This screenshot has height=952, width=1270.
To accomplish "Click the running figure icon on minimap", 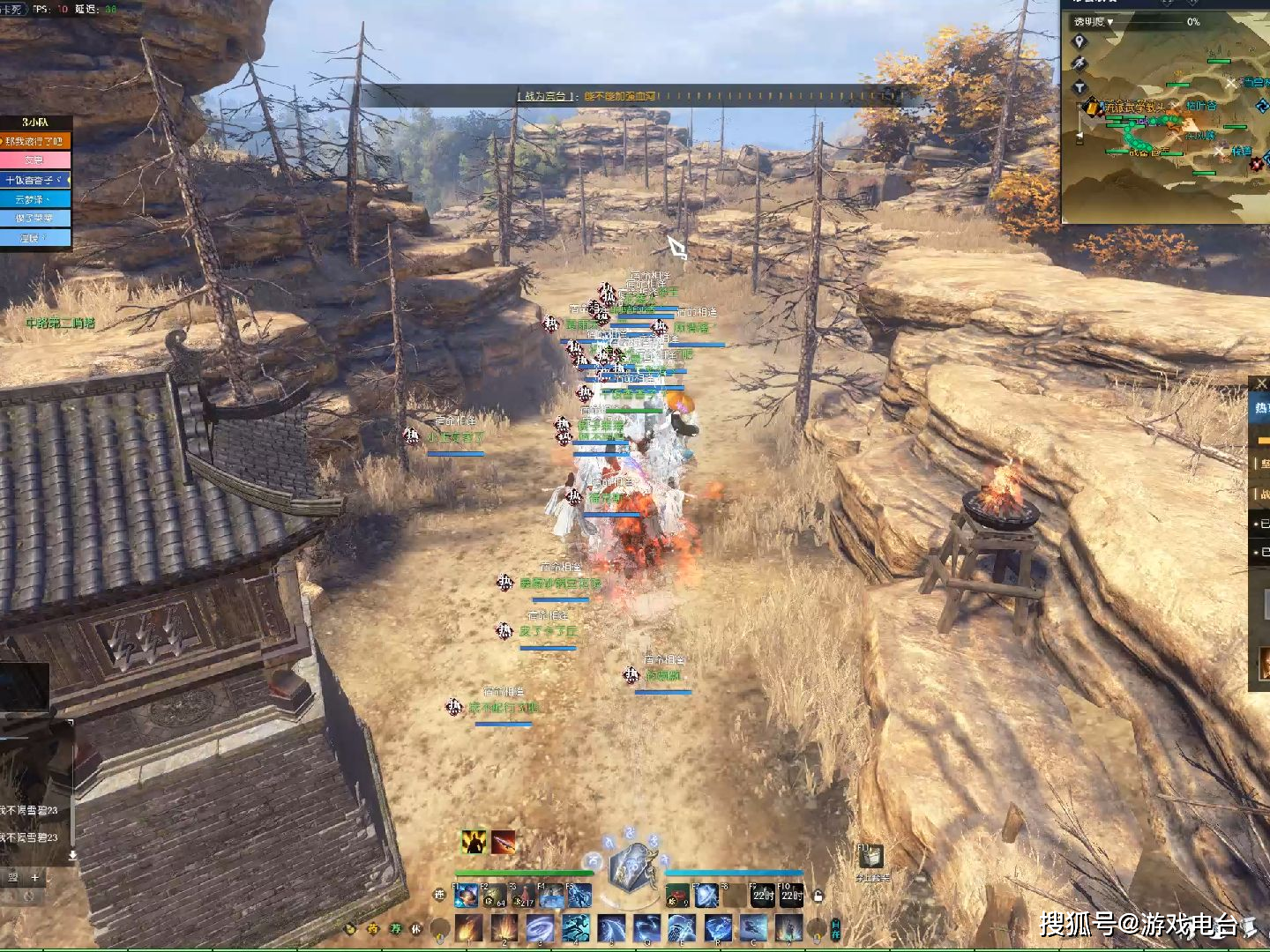I will click(1079, 64).
